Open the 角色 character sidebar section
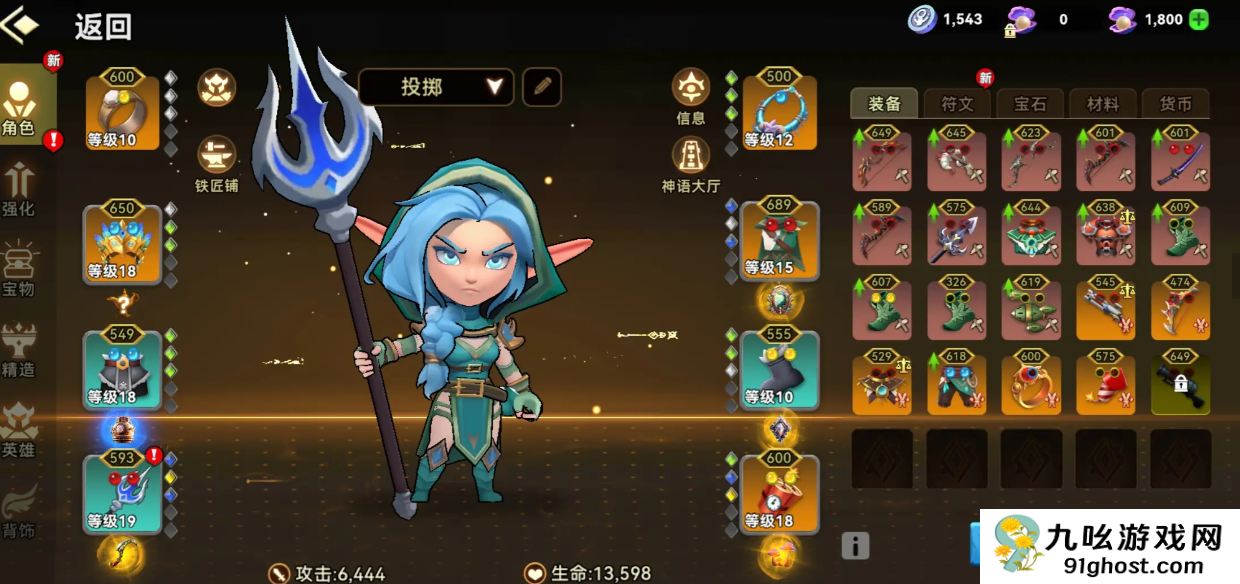Image resolution: width=1240 pixels, height=584 pixels. tap(20, 105)
